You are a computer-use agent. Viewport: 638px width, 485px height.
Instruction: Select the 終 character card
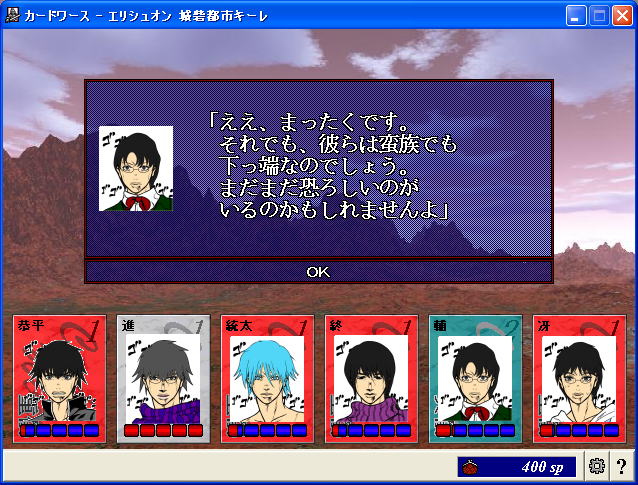tap(371, 378)
